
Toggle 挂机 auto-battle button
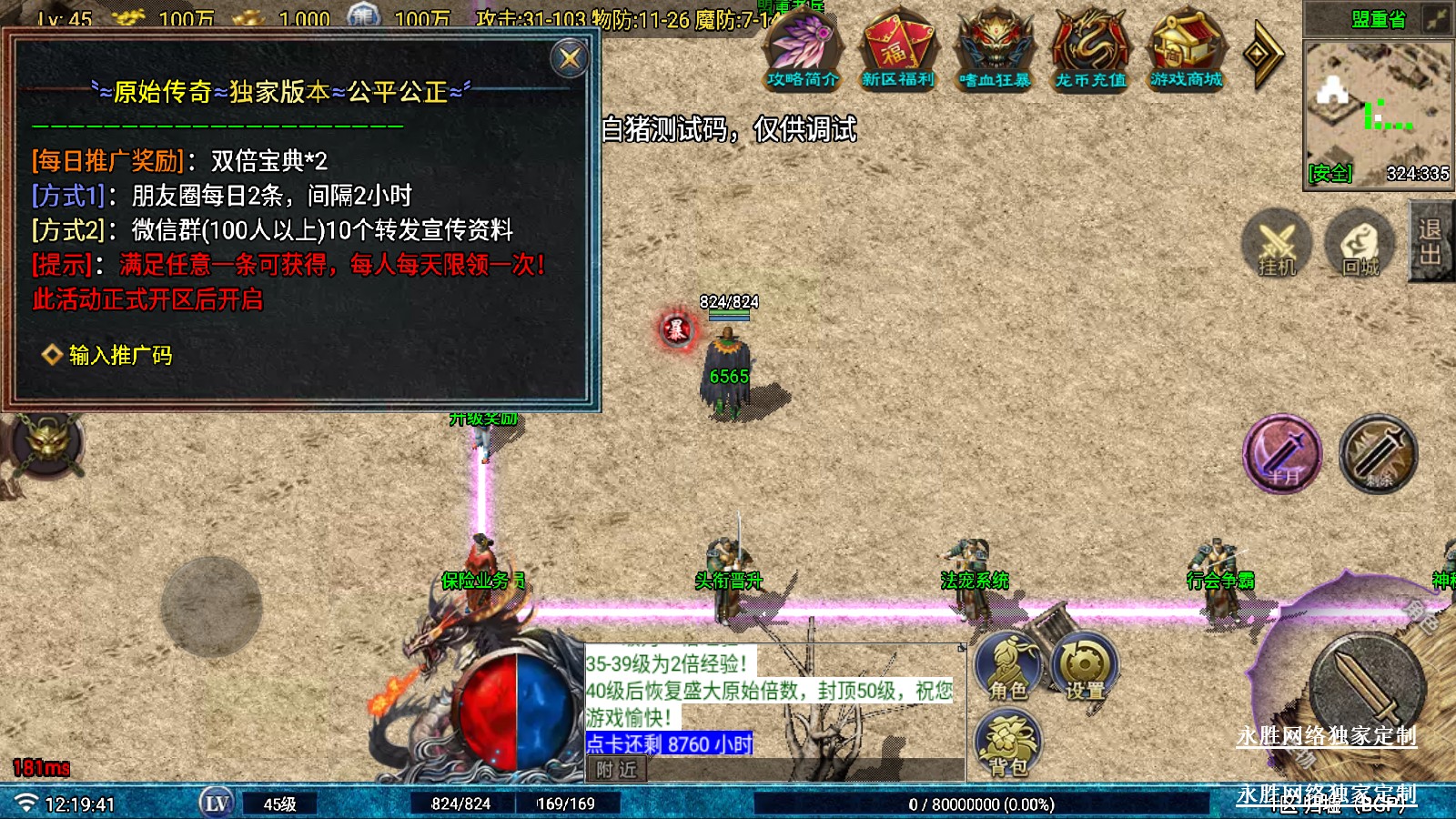pyautogui.click(x=1277, y=244)
